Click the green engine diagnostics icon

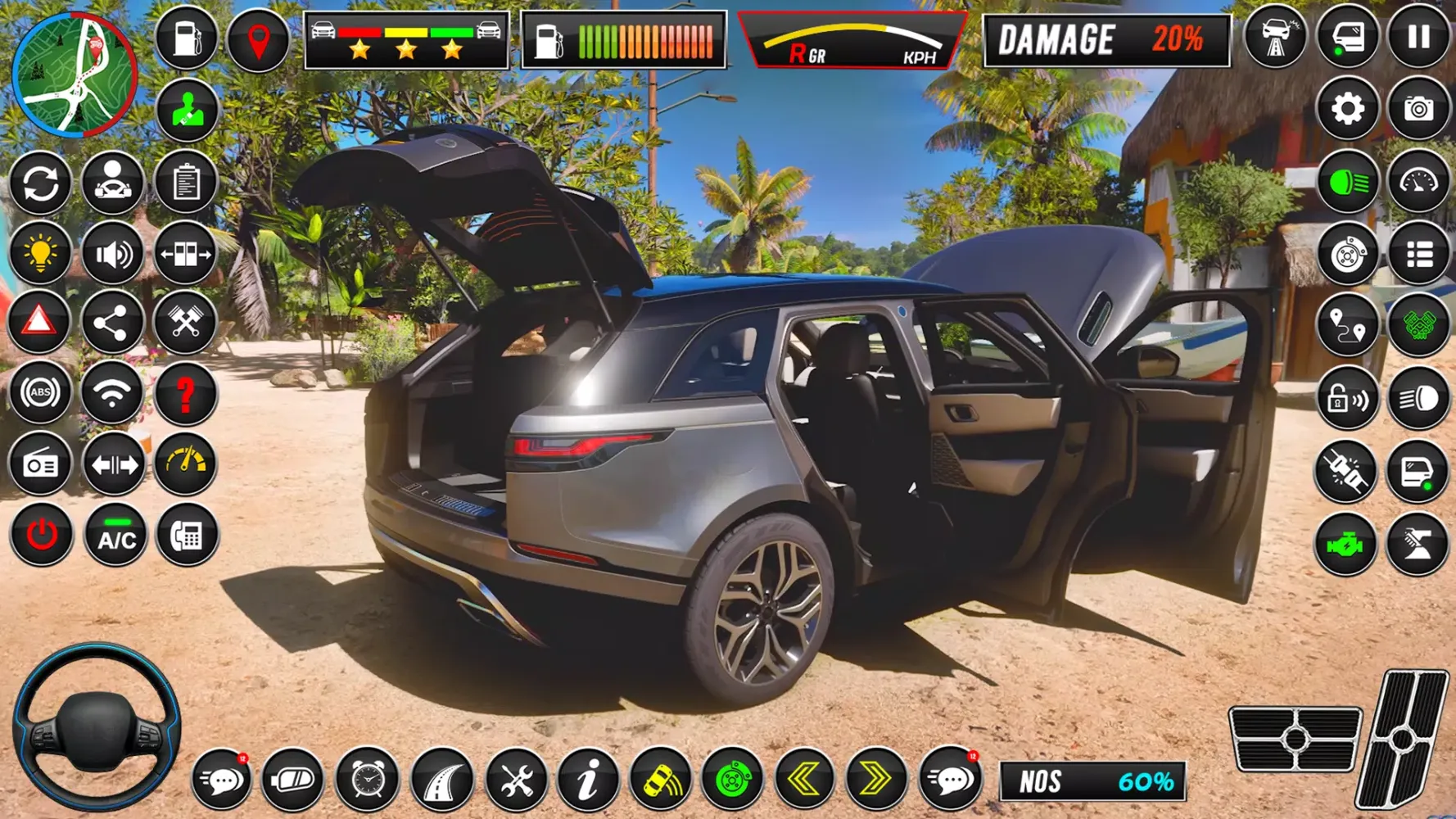[1346, 541]
